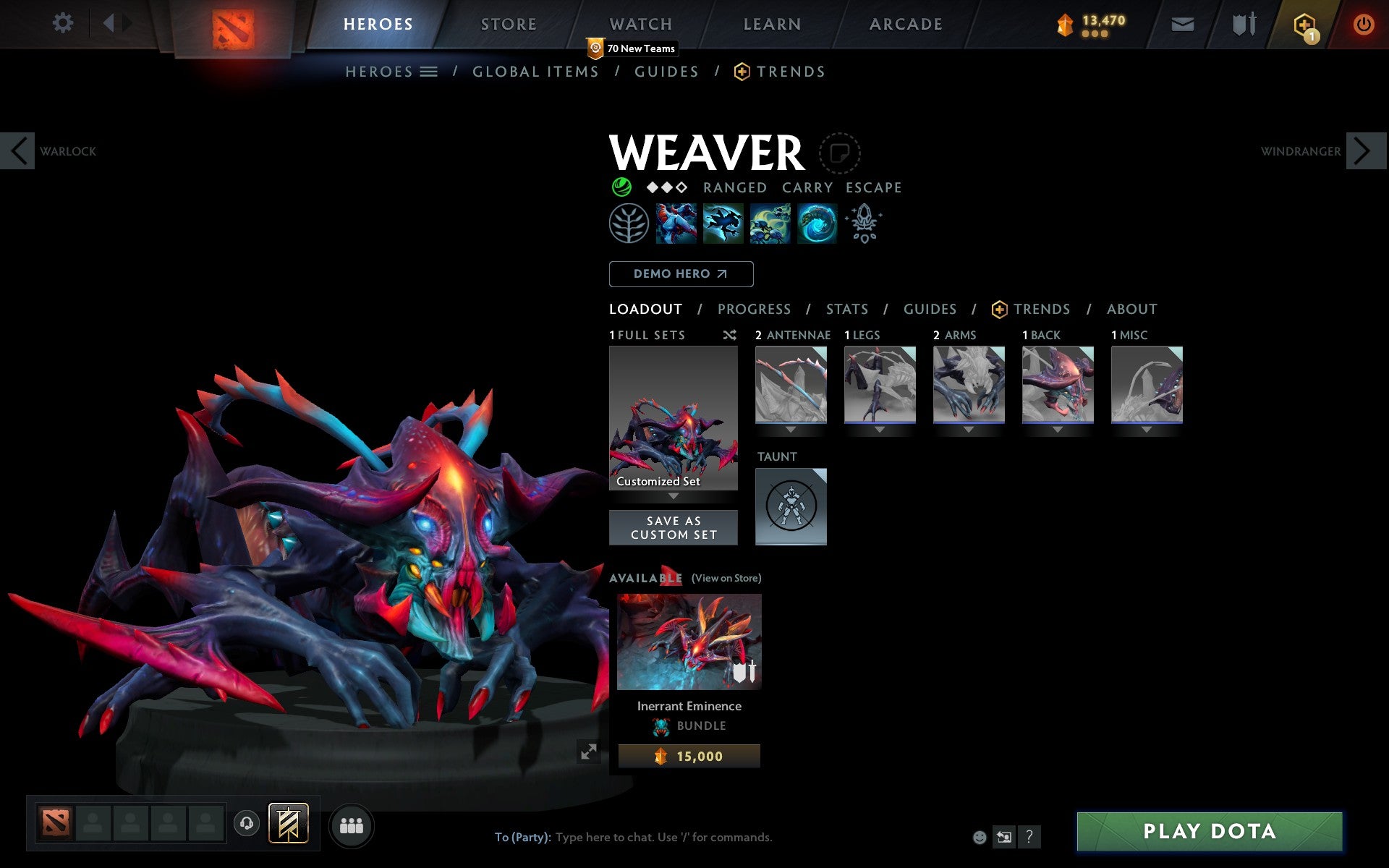Click the Inerrant Eminence bundle thumbnail
The width and height of the screenshot is (1389, 868).
pos(688,641)
